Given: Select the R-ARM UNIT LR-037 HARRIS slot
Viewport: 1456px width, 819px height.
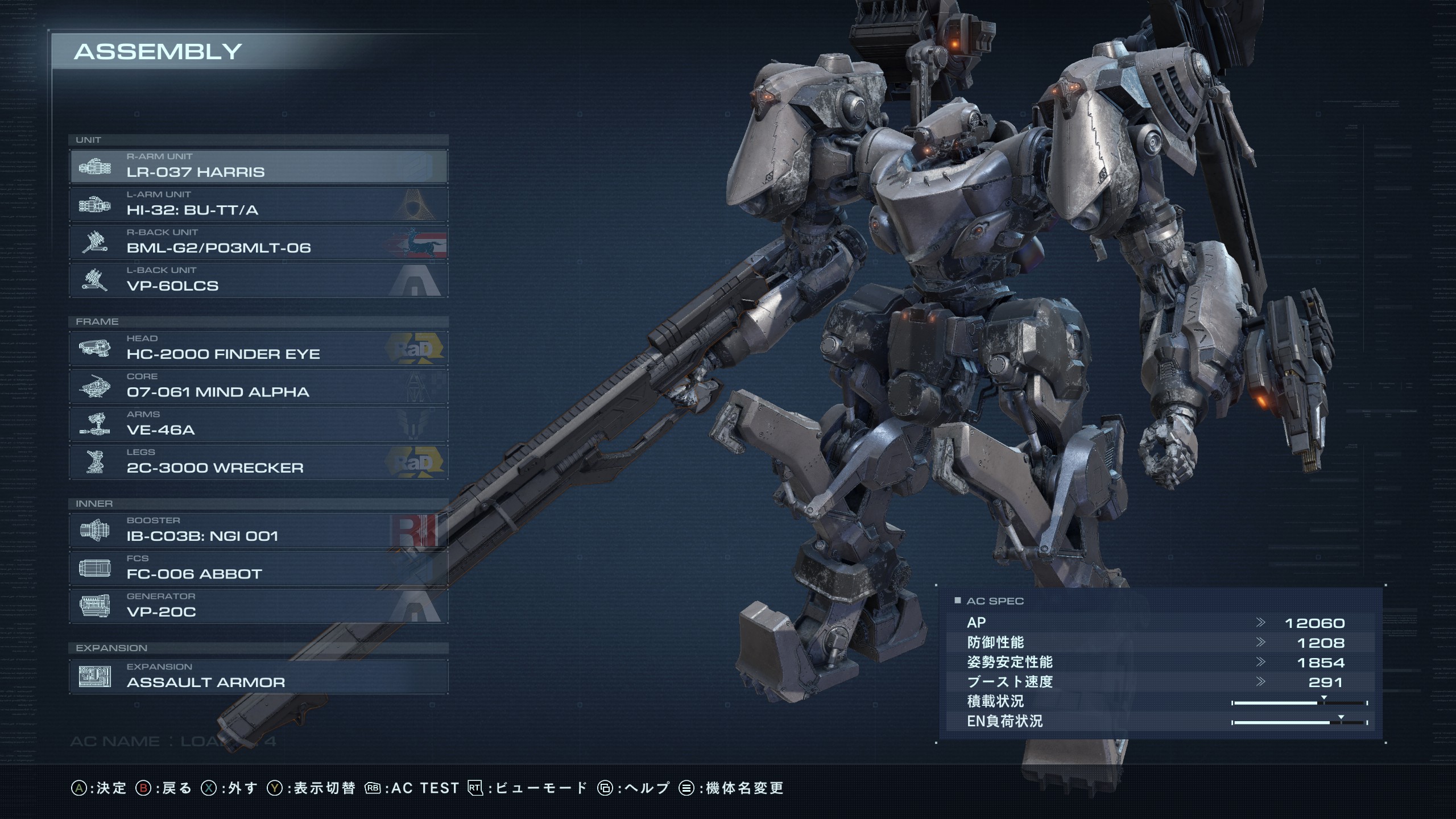Looking at the screenshot, I should click(259, 166).
